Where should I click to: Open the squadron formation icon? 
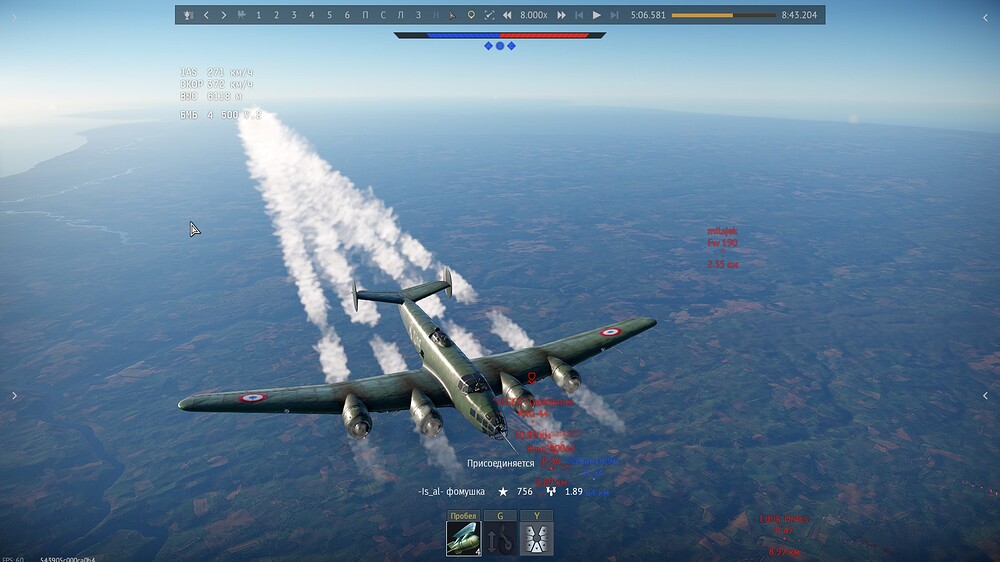(x=537, y=539)
